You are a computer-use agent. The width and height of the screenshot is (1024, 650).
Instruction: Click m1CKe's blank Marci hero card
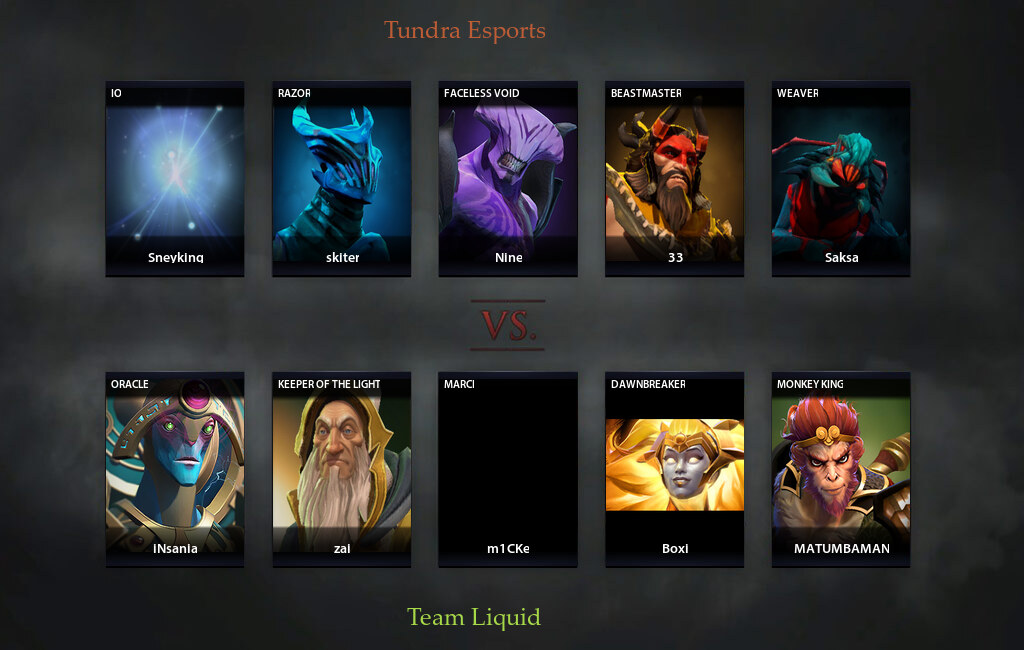[508, 469]
